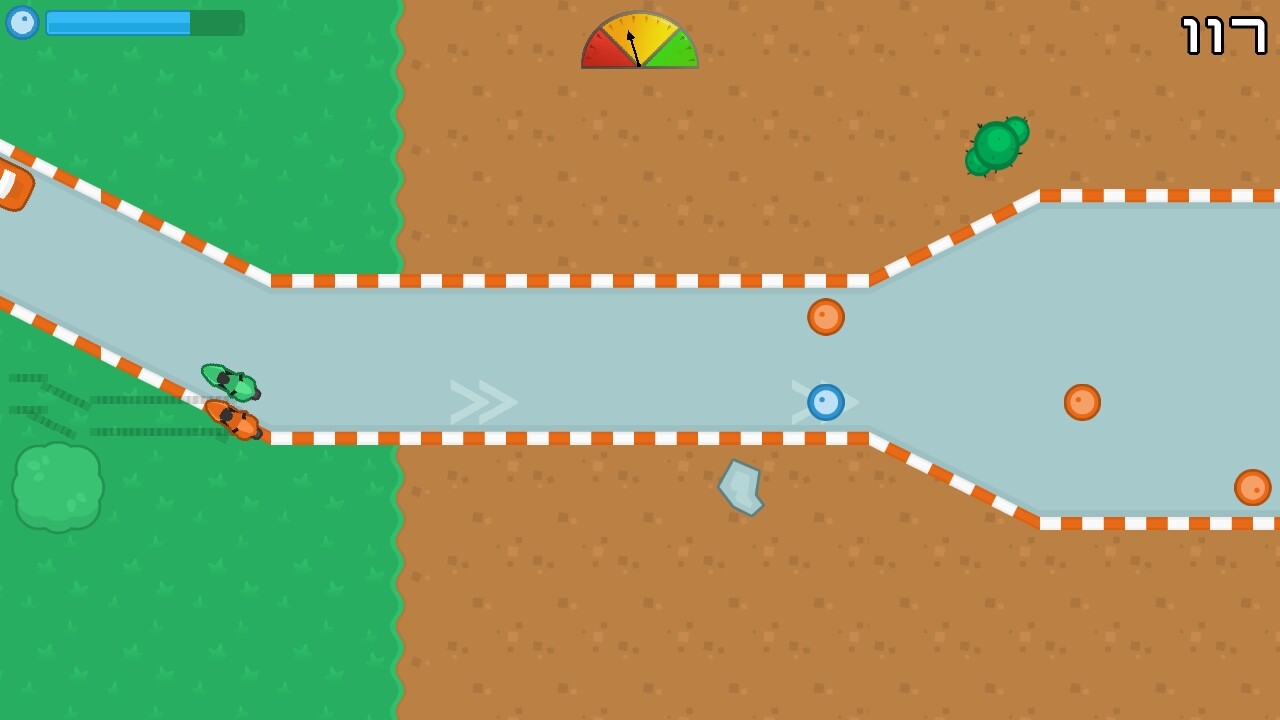Screen dimensions: 1280x720
Task: Select the green motorcycle rider
Action: click(230, 383)
